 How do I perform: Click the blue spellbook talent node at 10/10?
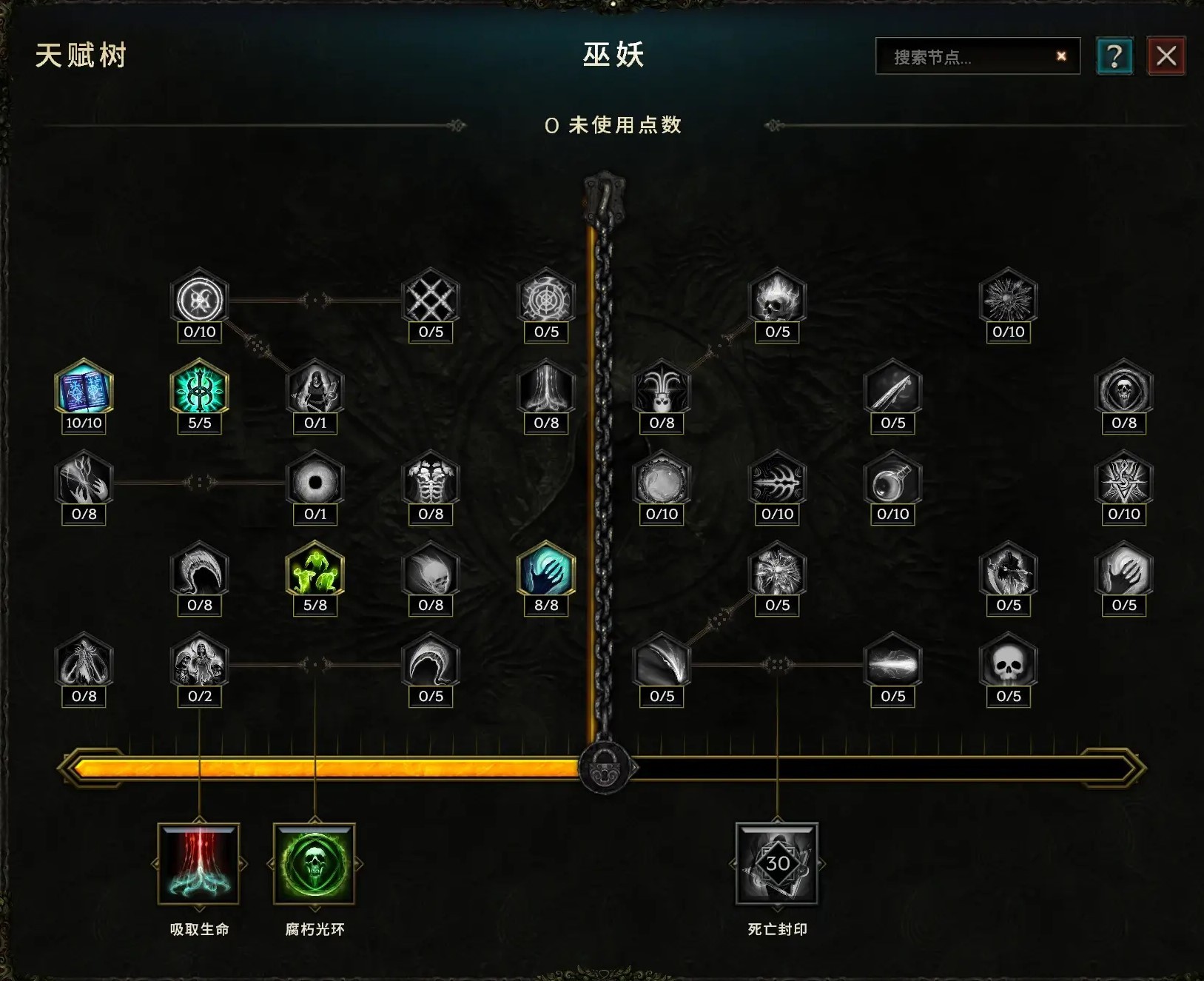tap(83, 392)
